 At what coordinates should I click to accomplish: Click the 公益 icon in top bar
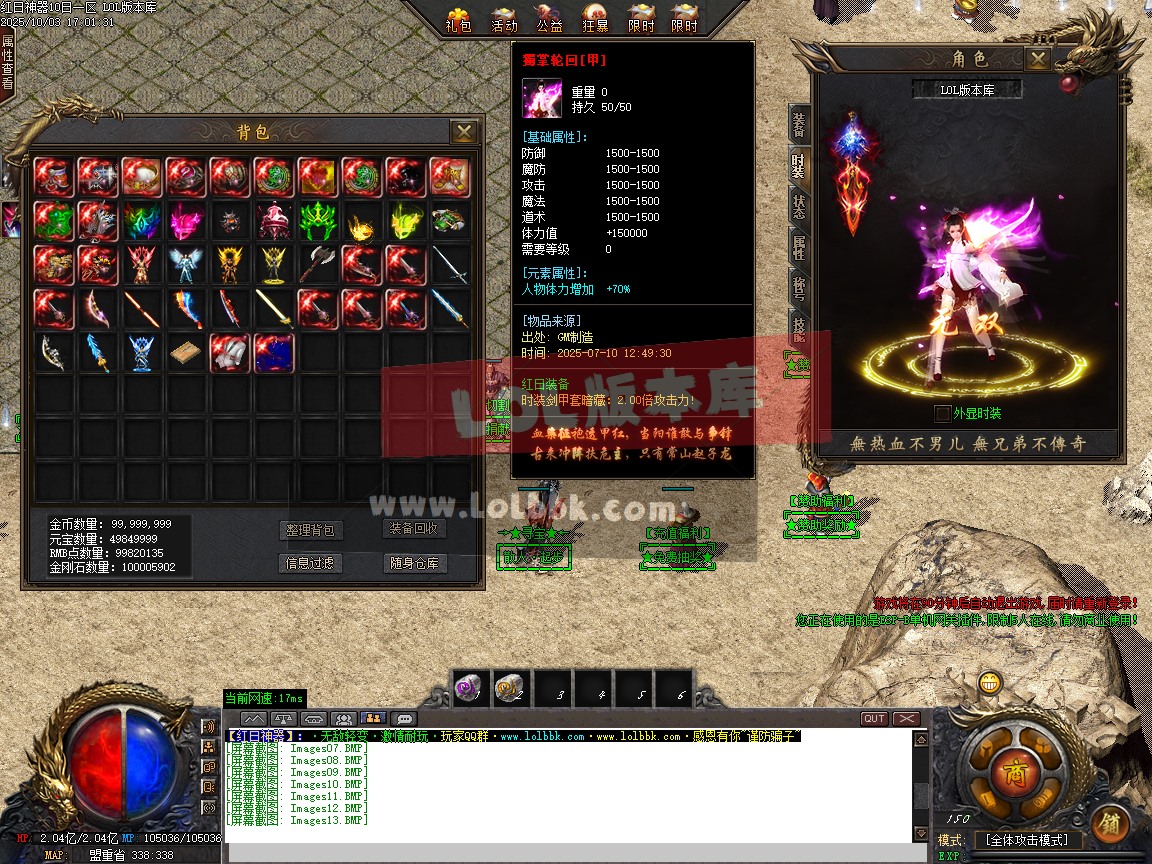click(549, 18)
